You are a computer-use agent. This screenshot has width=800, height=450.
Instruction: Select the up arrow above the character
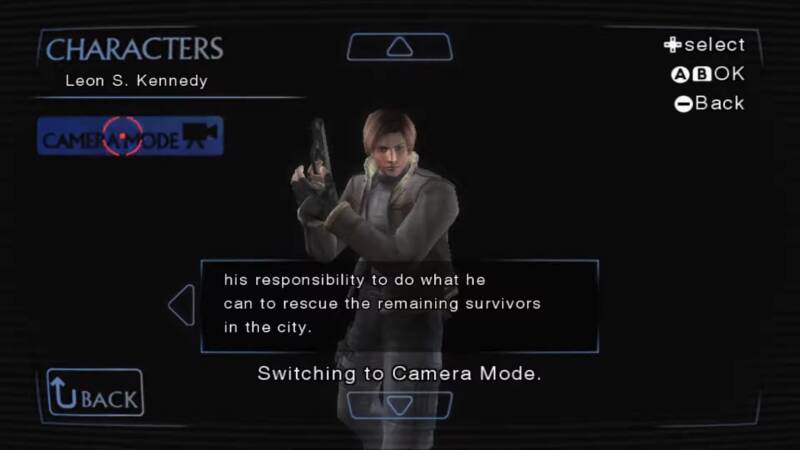click(x=399, y=47)
